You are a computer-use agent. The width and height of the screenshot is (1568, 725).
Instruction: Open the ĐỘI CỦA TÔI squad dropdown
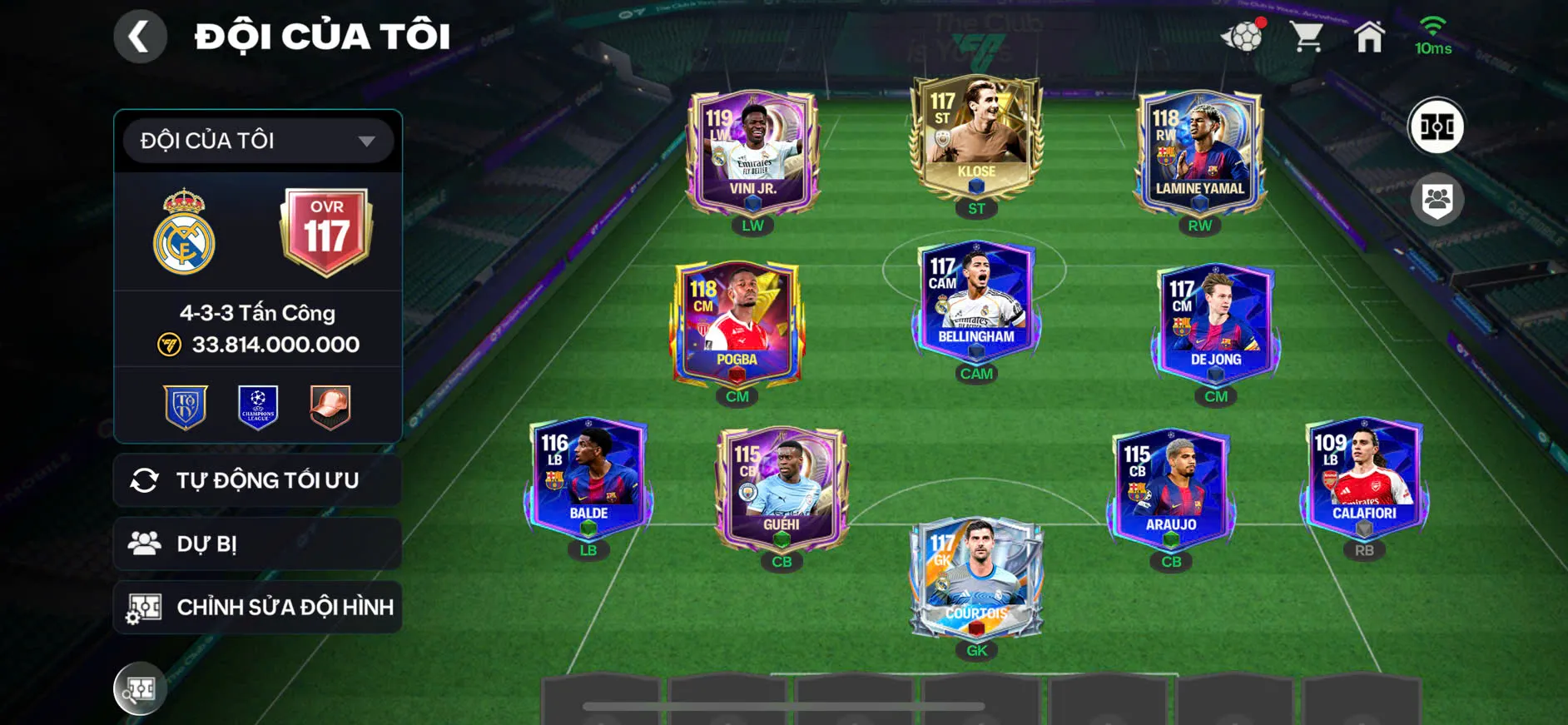(258, 141)
